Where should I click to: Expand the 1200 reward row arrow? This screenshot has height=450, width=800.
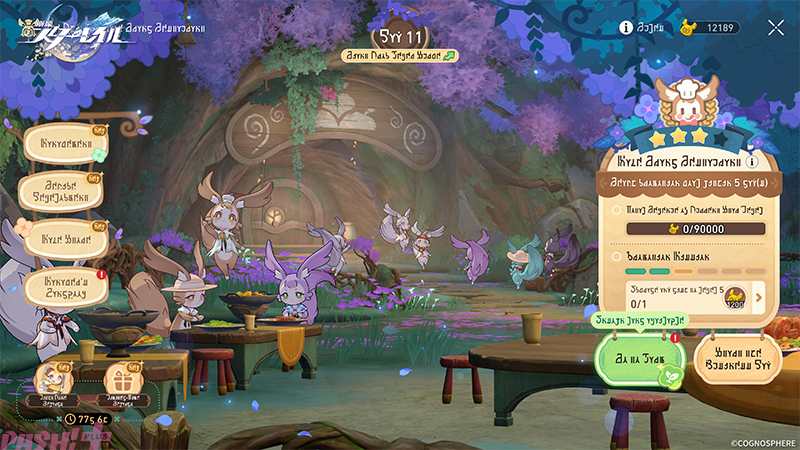[x=757, y=295]
